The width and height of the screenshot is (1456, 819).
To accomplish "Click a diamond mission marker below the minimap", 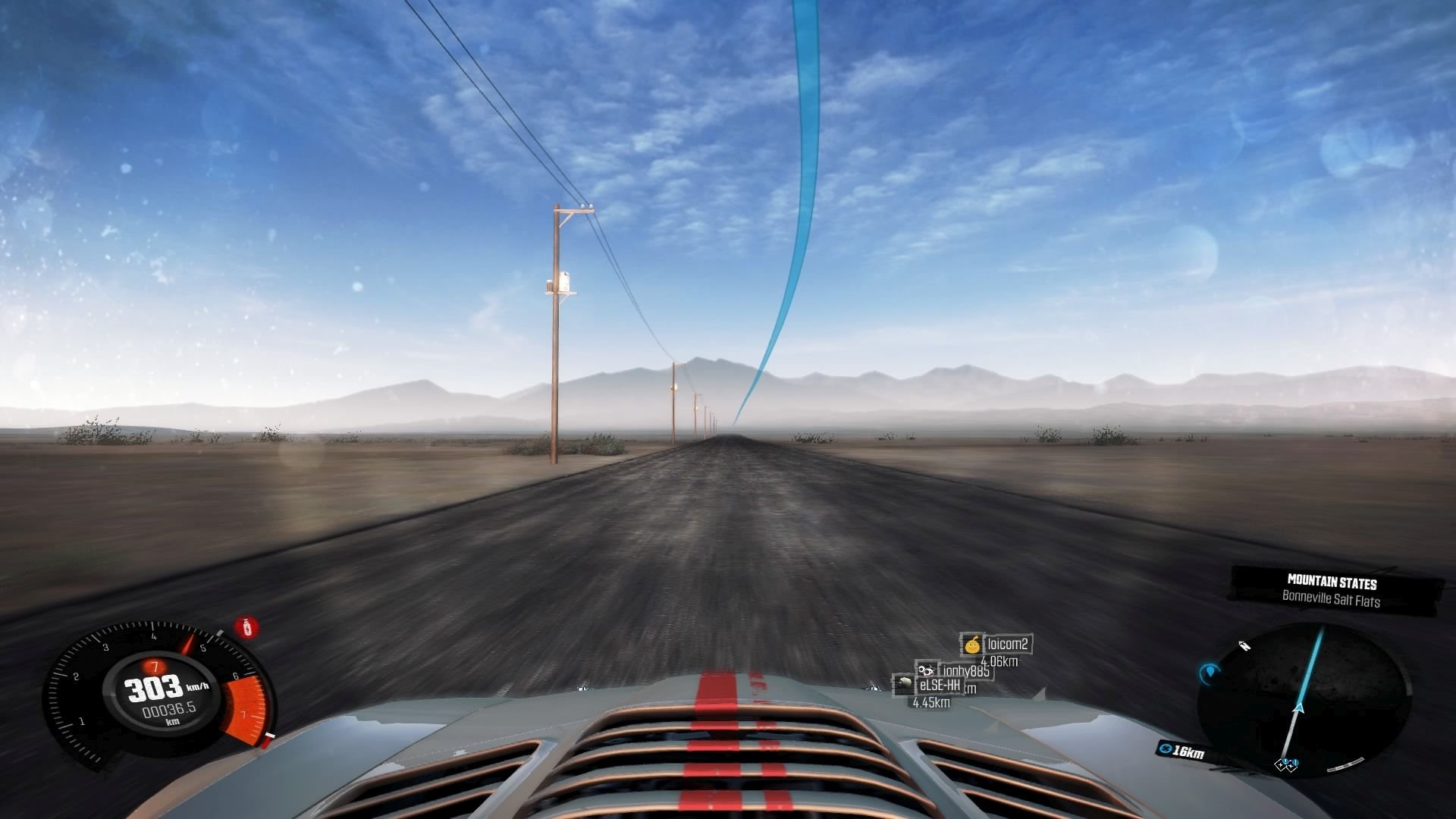I will coord(1282,766).
